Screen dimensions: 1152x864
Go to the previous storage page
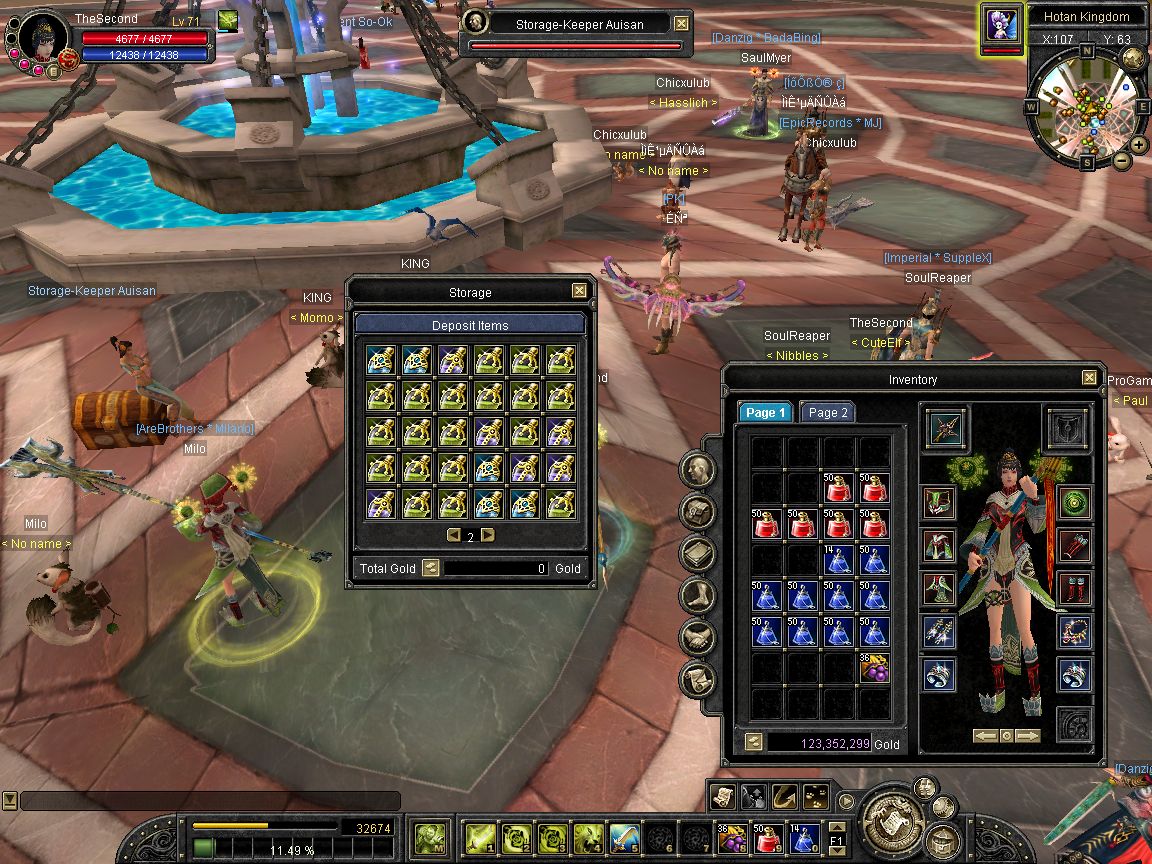454,535
